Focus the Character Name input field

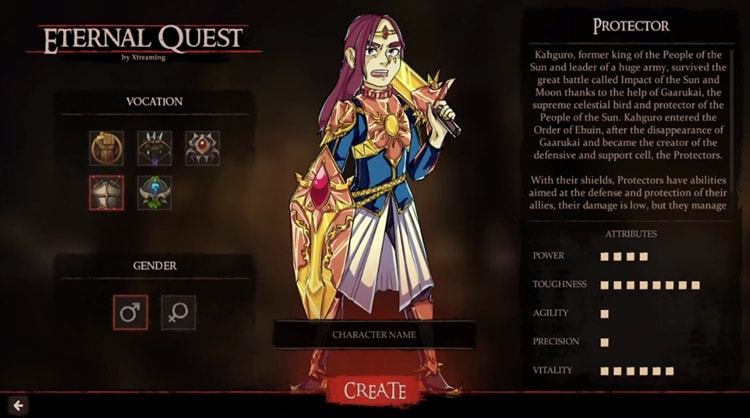point(374,335)
